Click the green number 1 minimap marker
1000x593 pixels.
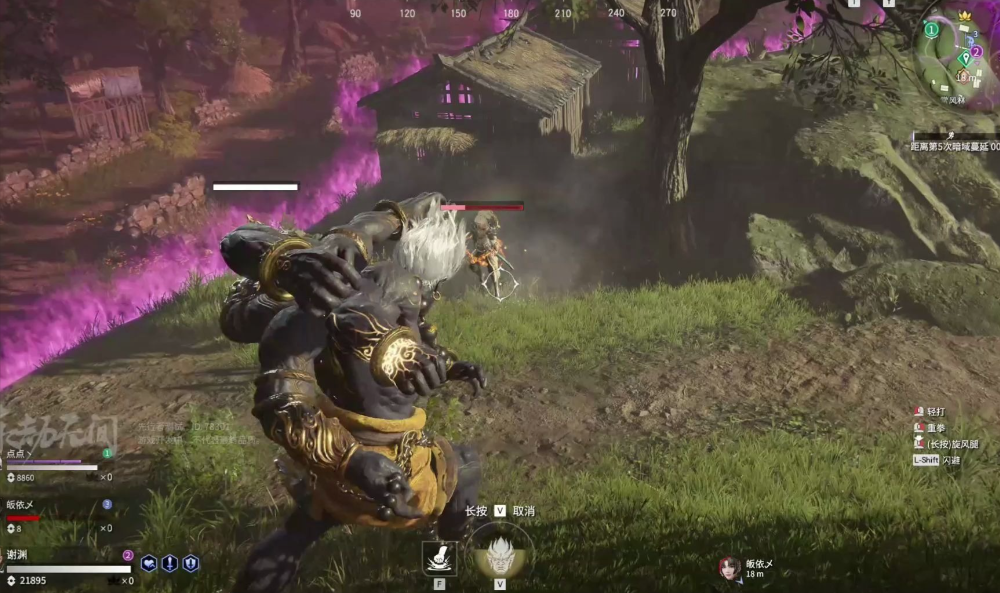pos(931,30)
